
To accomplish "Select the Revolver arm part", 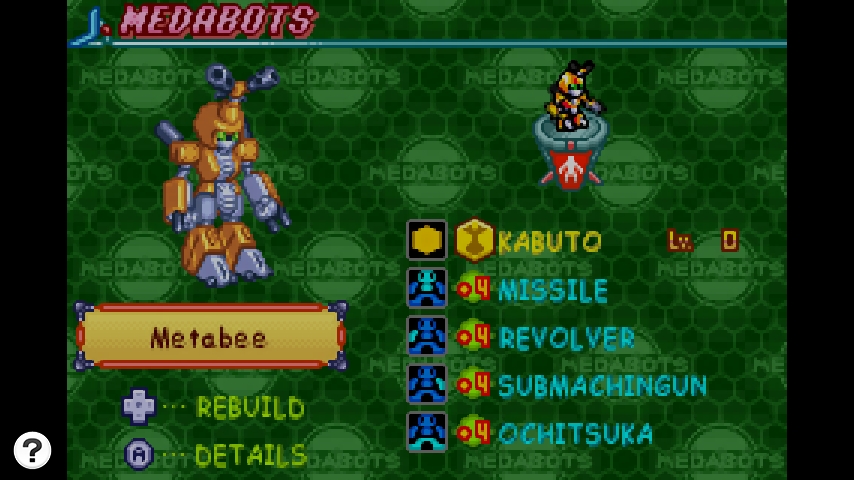I will coord(565,338).
